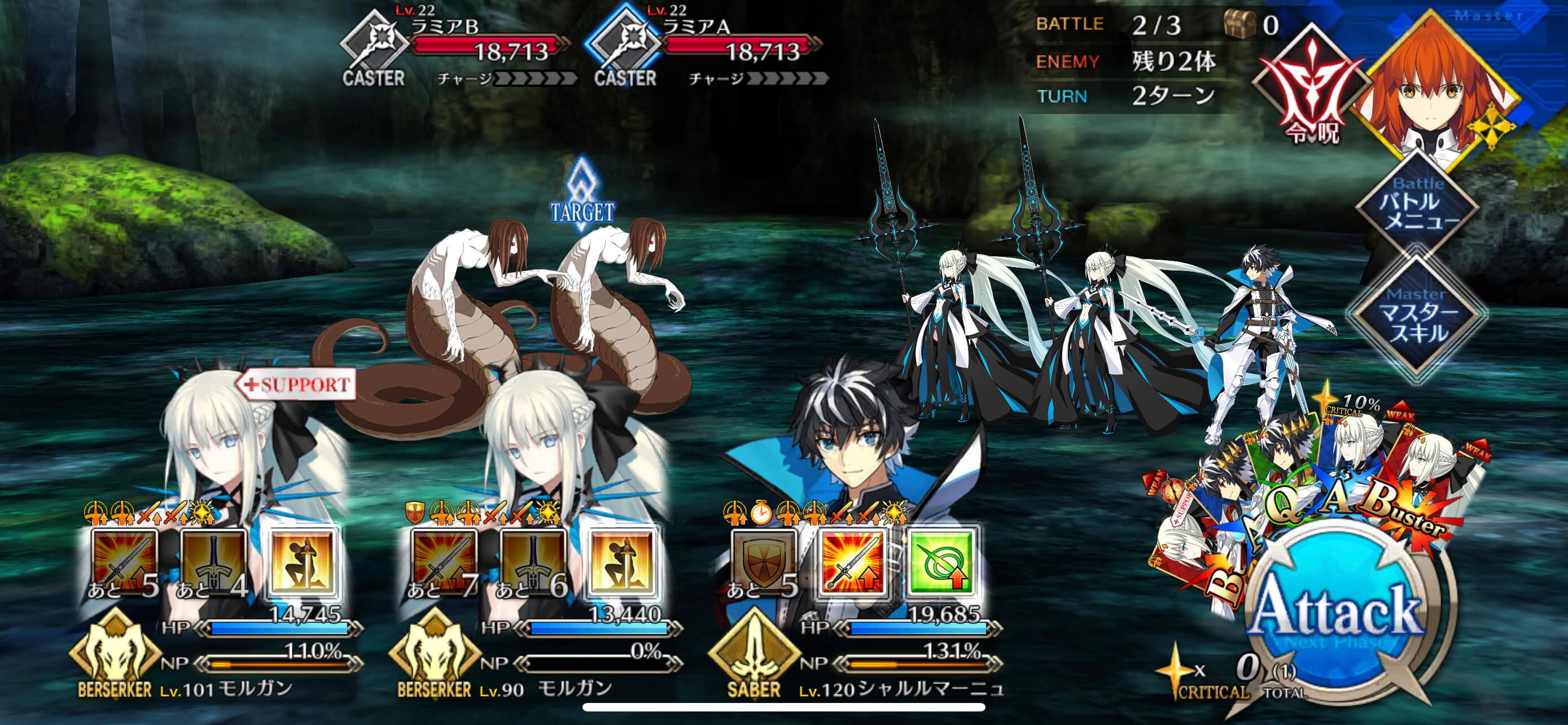Activate Charlemagne's sword attack-up skill

coord(851,562)
